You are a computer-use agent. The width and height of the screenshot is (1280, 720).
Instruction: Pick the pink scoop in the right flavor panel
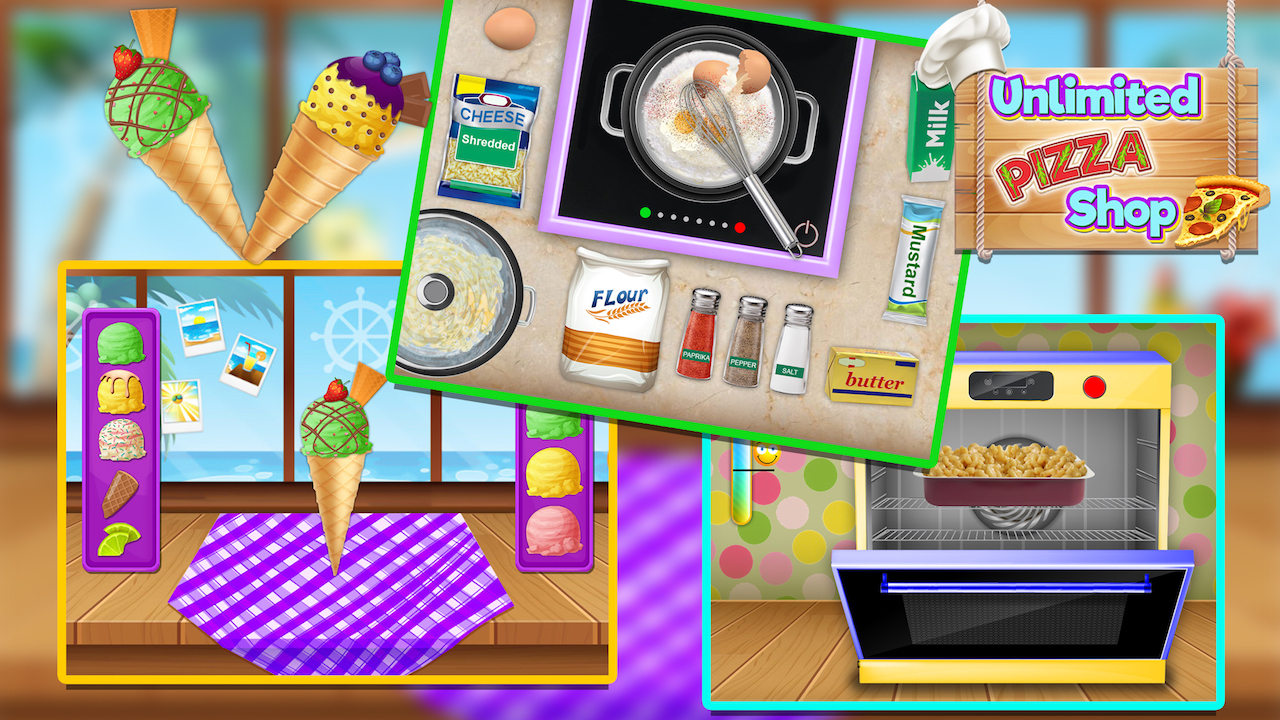point(555,530)
